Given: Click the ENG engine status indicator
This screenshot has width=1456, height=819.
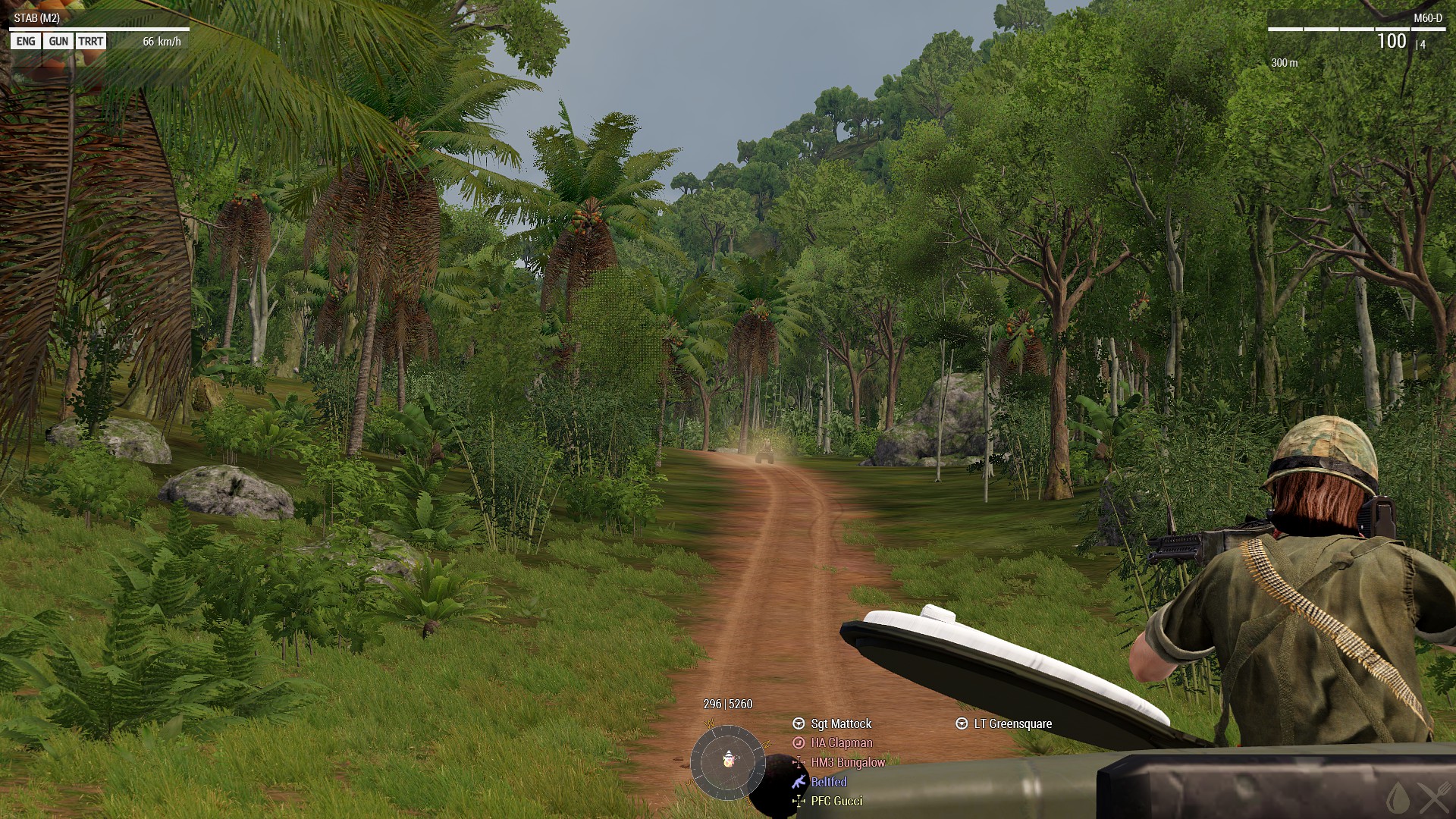Looking at the screenshot, I should point(26,42).
